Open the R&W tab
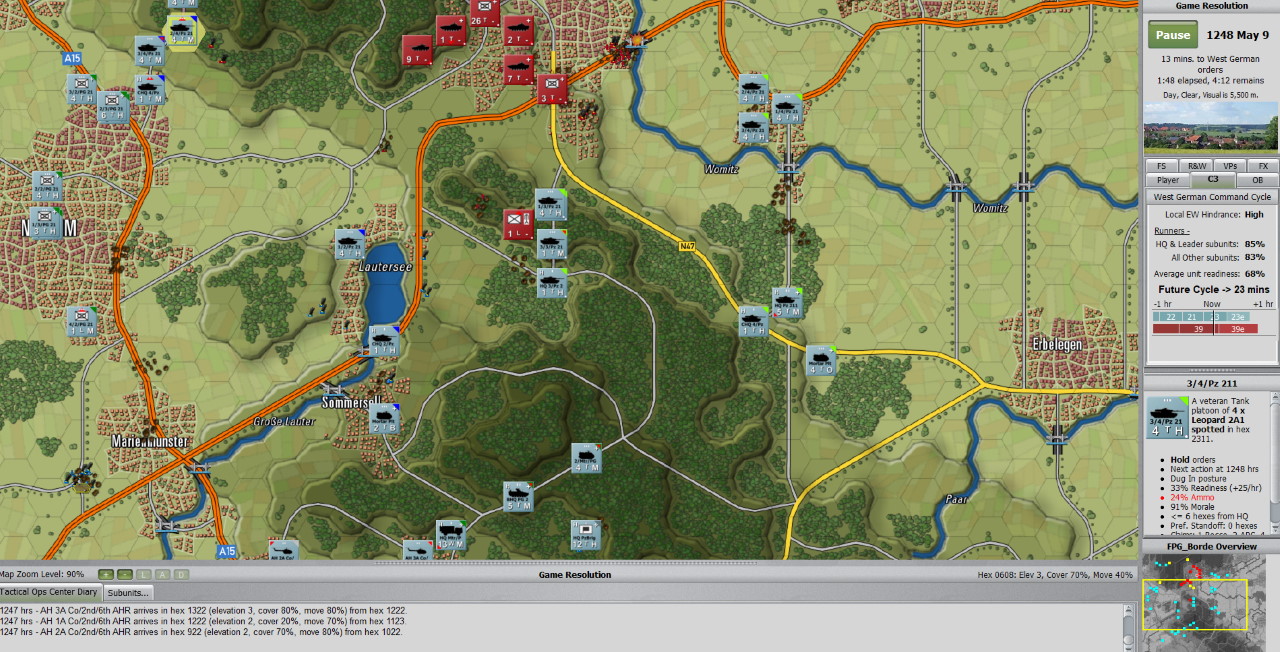Viewport: 1280px width, 652px height. click(x=1195, y=166)
